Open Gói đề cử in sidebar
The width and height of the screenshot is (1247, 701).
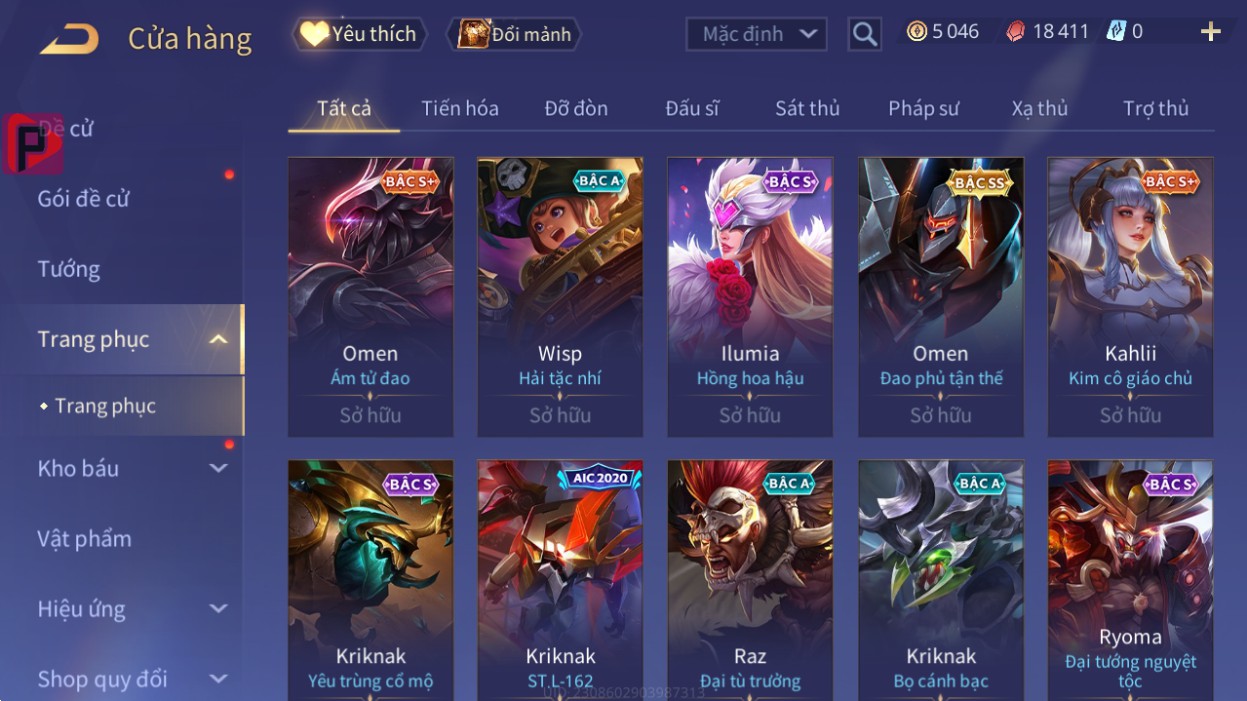[84, 198]
